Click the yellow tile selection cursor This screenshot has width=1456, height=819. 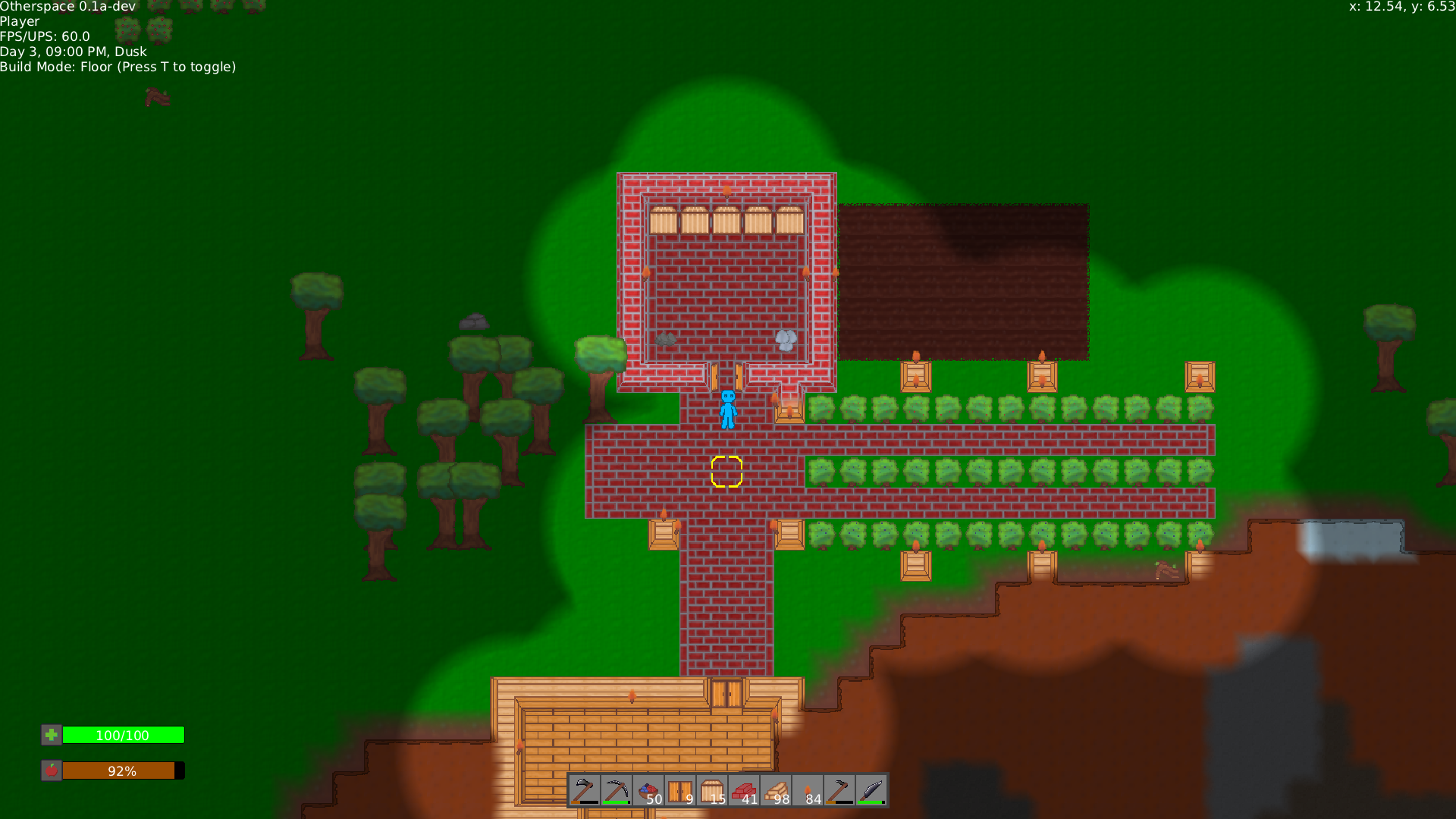coord(726,471)
